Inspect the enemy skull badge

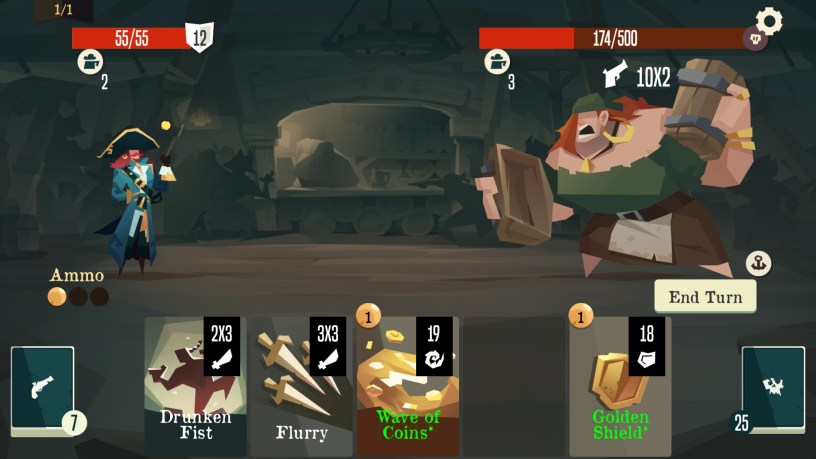click(755, 39)
